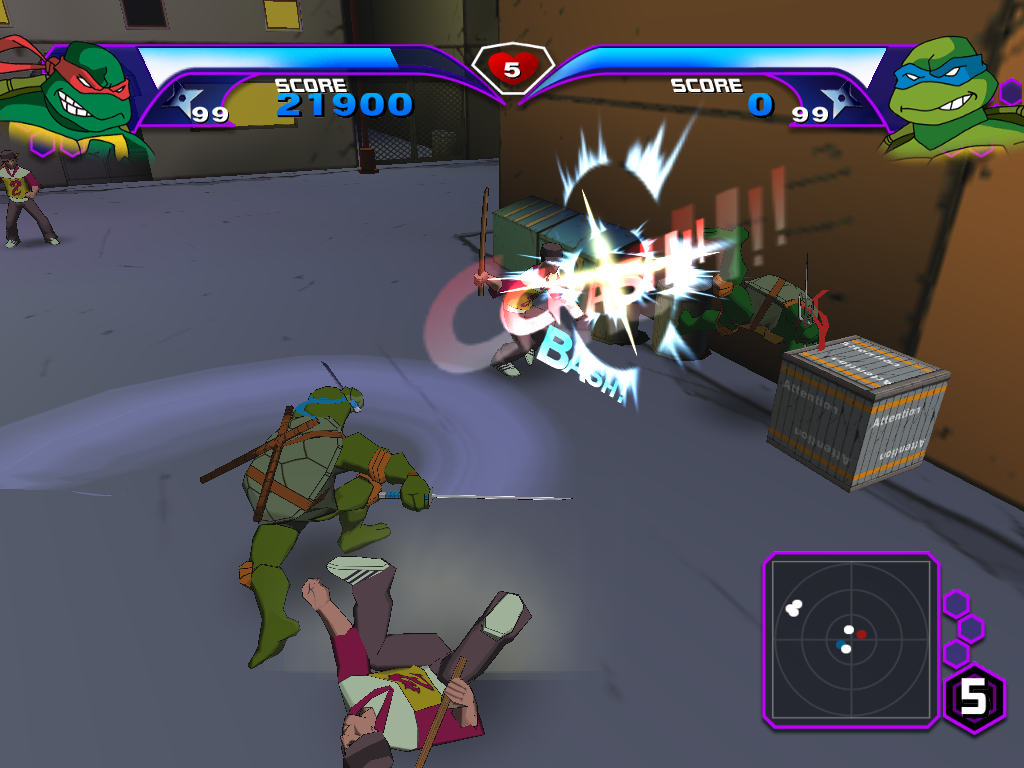The image size is (1024, 768).
Task: Click the red heart lives icon
Action: coord(512,68)
